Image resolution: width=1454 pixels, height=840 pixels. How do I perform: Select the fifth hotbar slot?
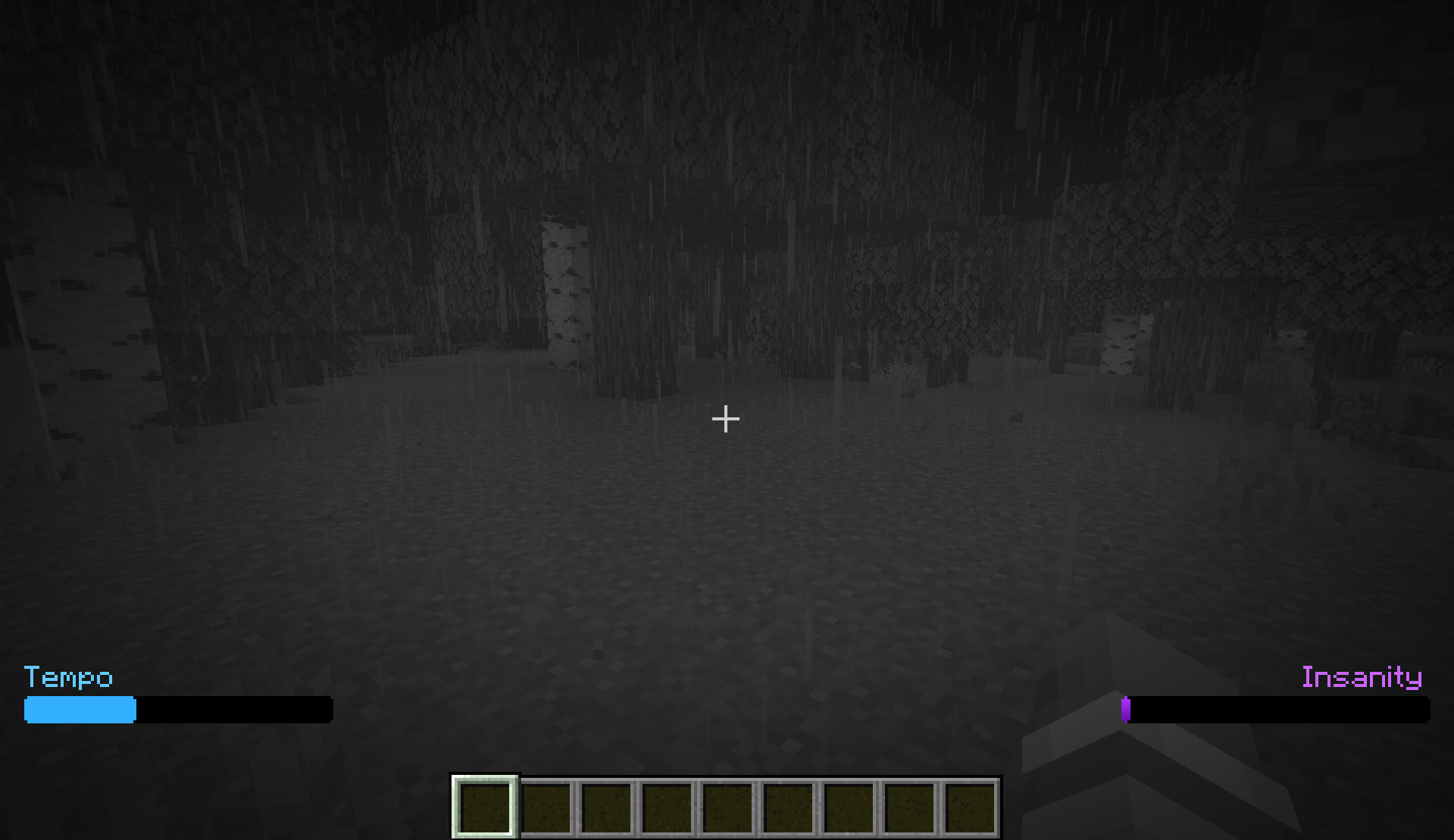[727, 807]
